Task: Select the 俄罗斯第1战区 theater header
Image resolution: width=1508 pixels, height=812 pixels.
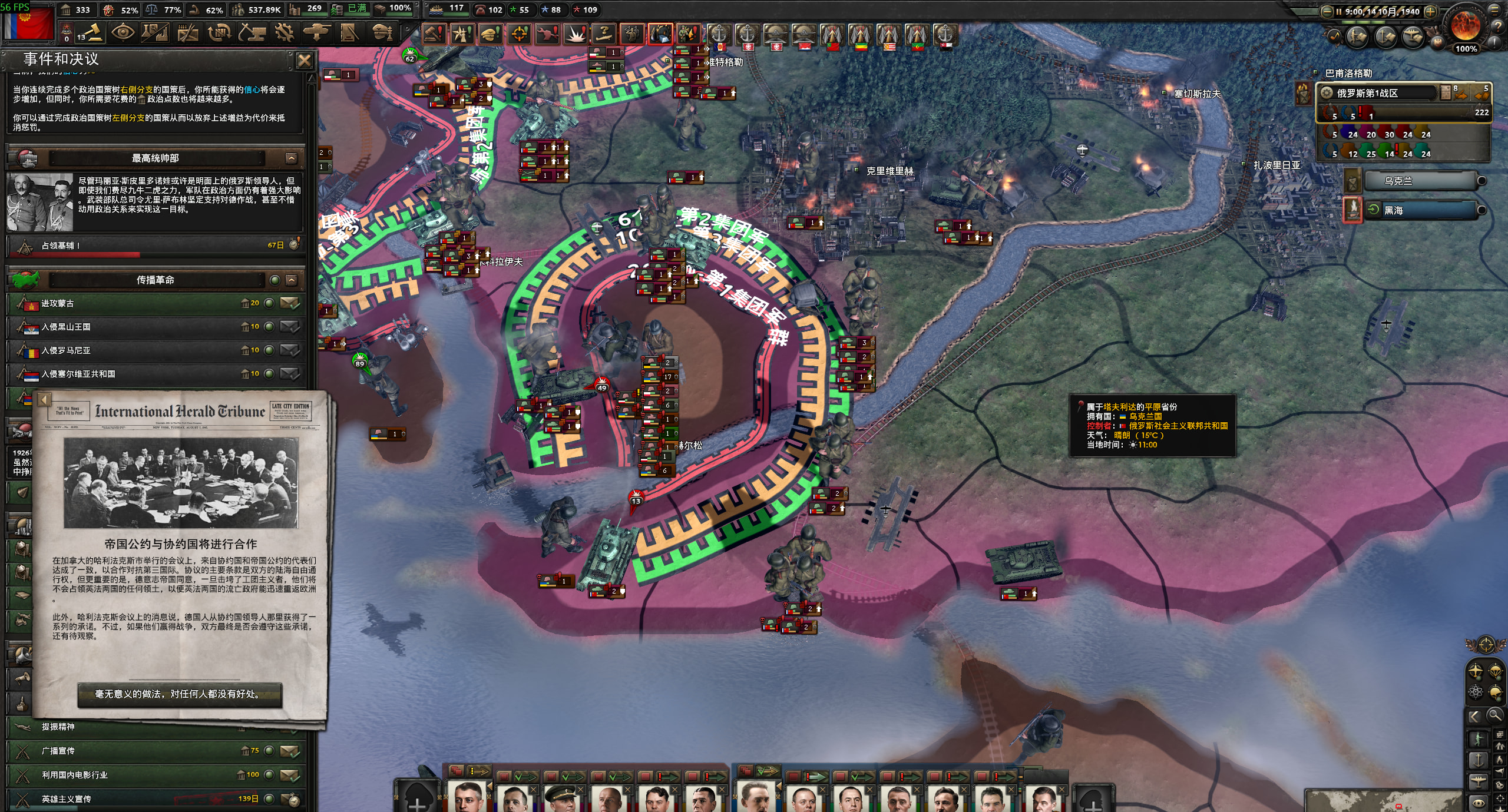Action: [x=1377, y=93]
